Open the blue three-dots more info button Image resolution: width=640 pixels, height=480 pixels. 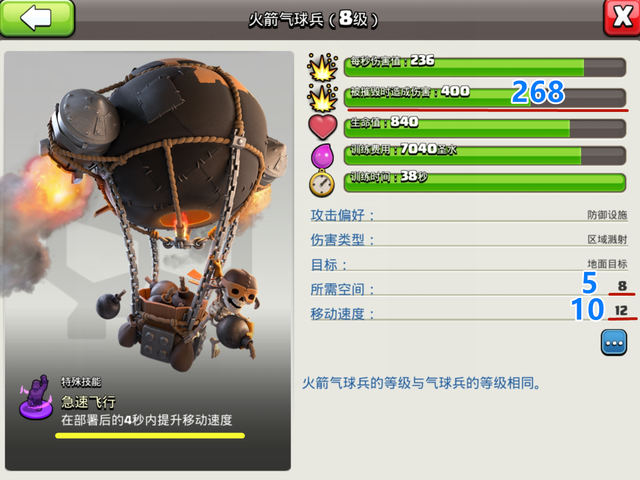pos(613,342)
